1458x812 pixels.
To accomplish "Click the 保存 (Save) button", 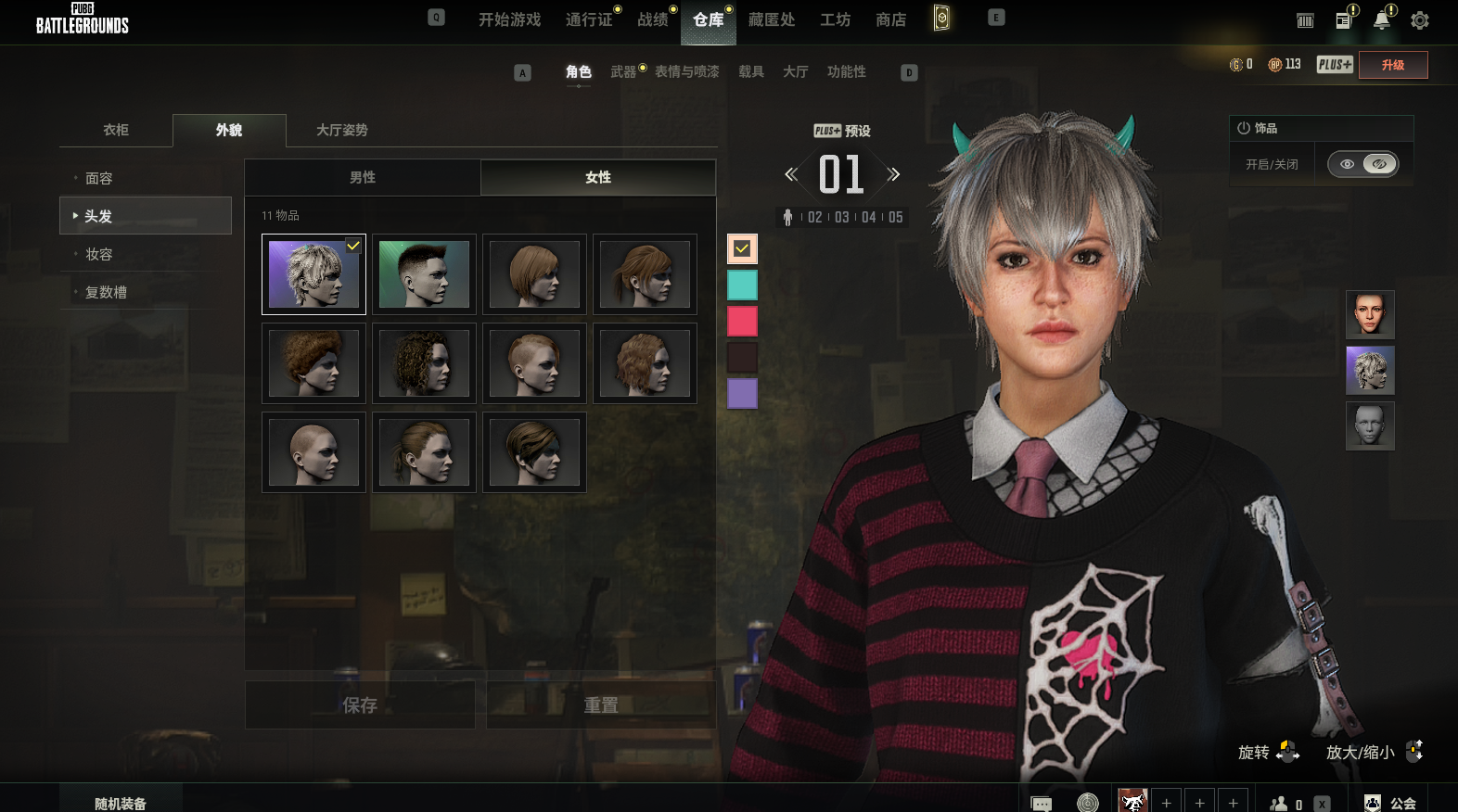I will [x=360, y=705].
